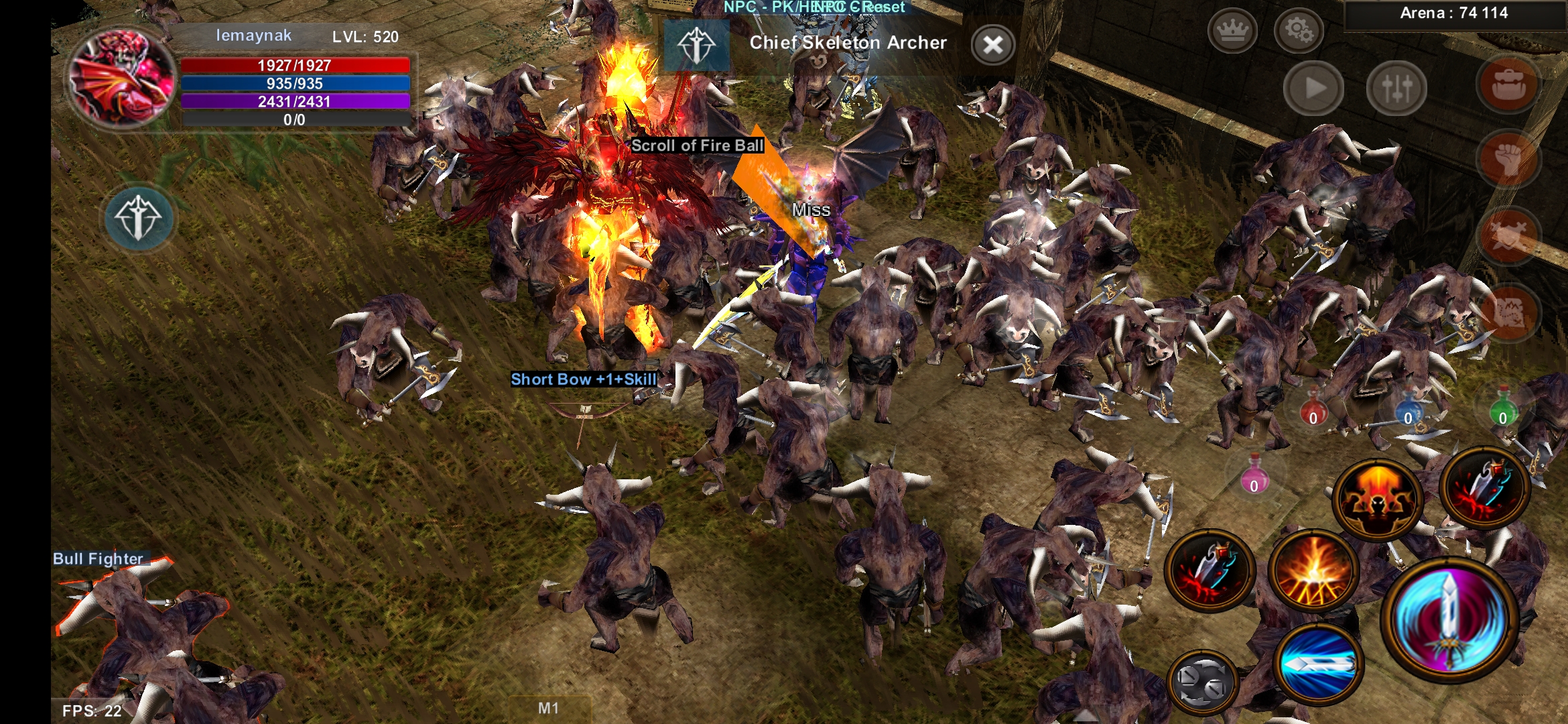This screenshot has width=1568, height=724.
Task: Activate the blue sword thrust skill
Action: pyautogui.click(x=1318, y=664)
